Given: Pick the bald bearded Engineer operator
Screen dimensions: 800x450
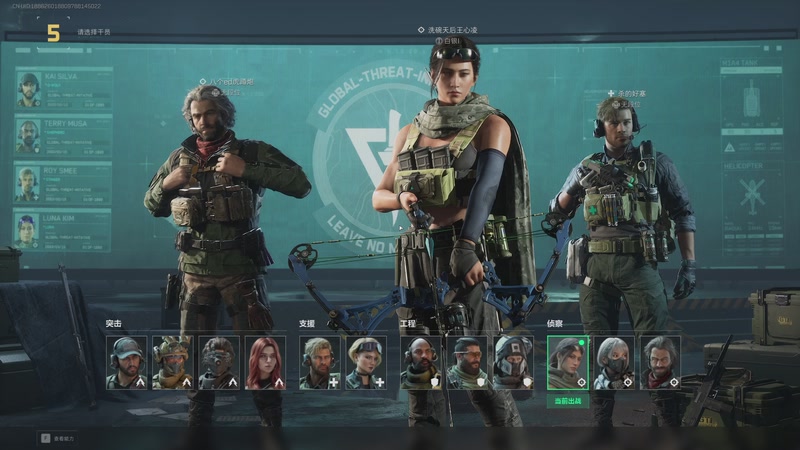Looking at the screenshot, I should pyautogui.click(x=420, y=362).
